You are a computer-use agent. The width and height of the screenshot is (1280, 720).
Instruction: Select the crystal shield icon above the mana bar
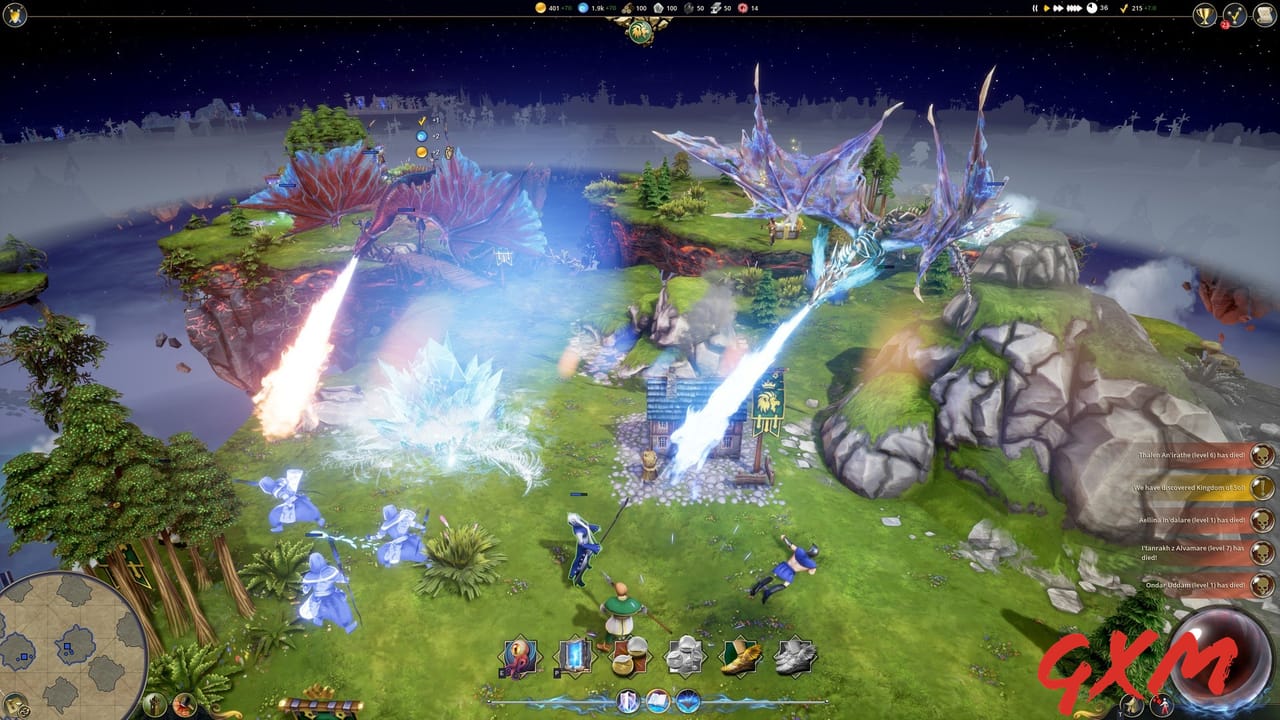(627, 700)
